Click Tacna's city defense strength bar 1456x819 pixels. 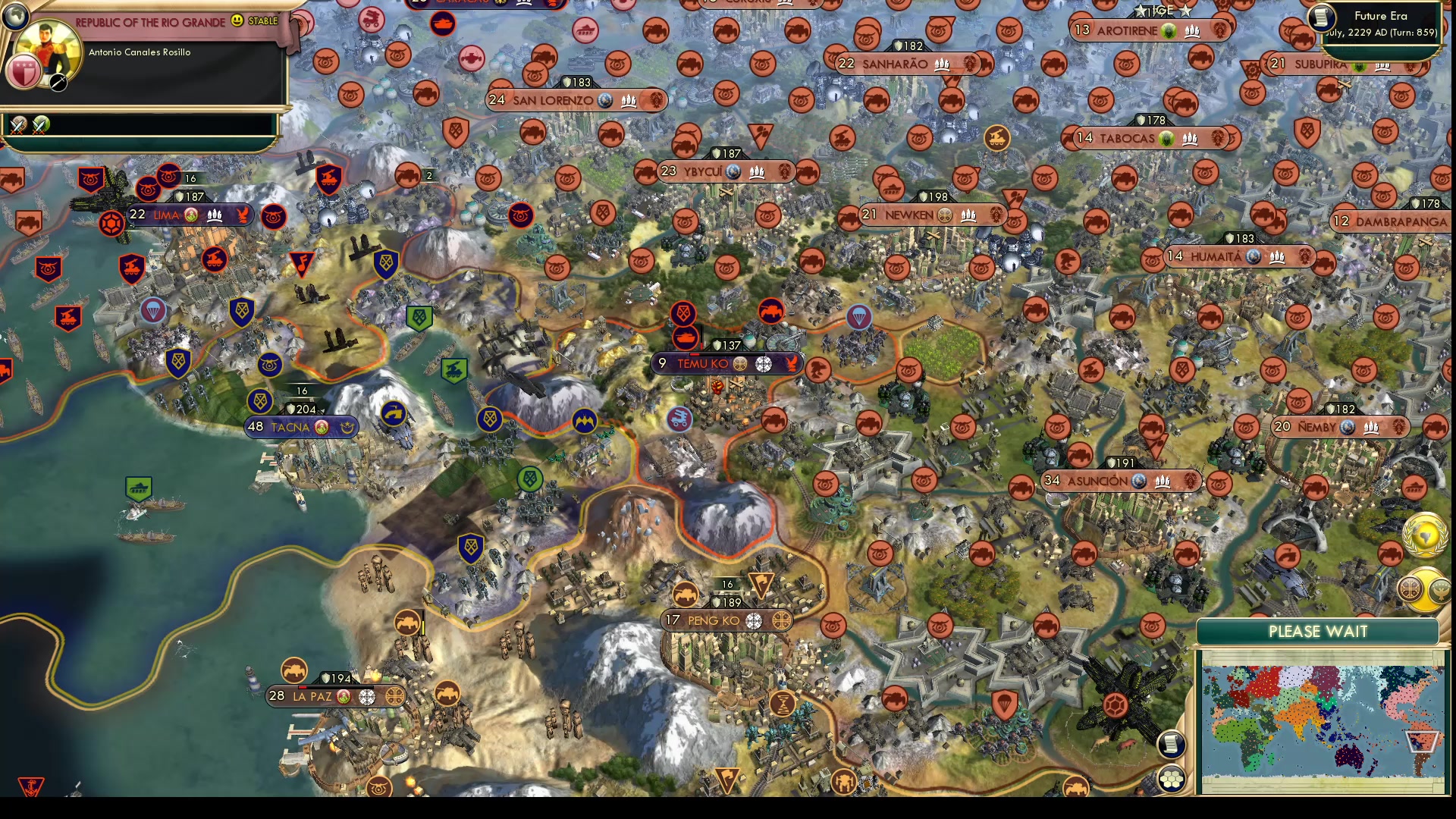point(300,408)
